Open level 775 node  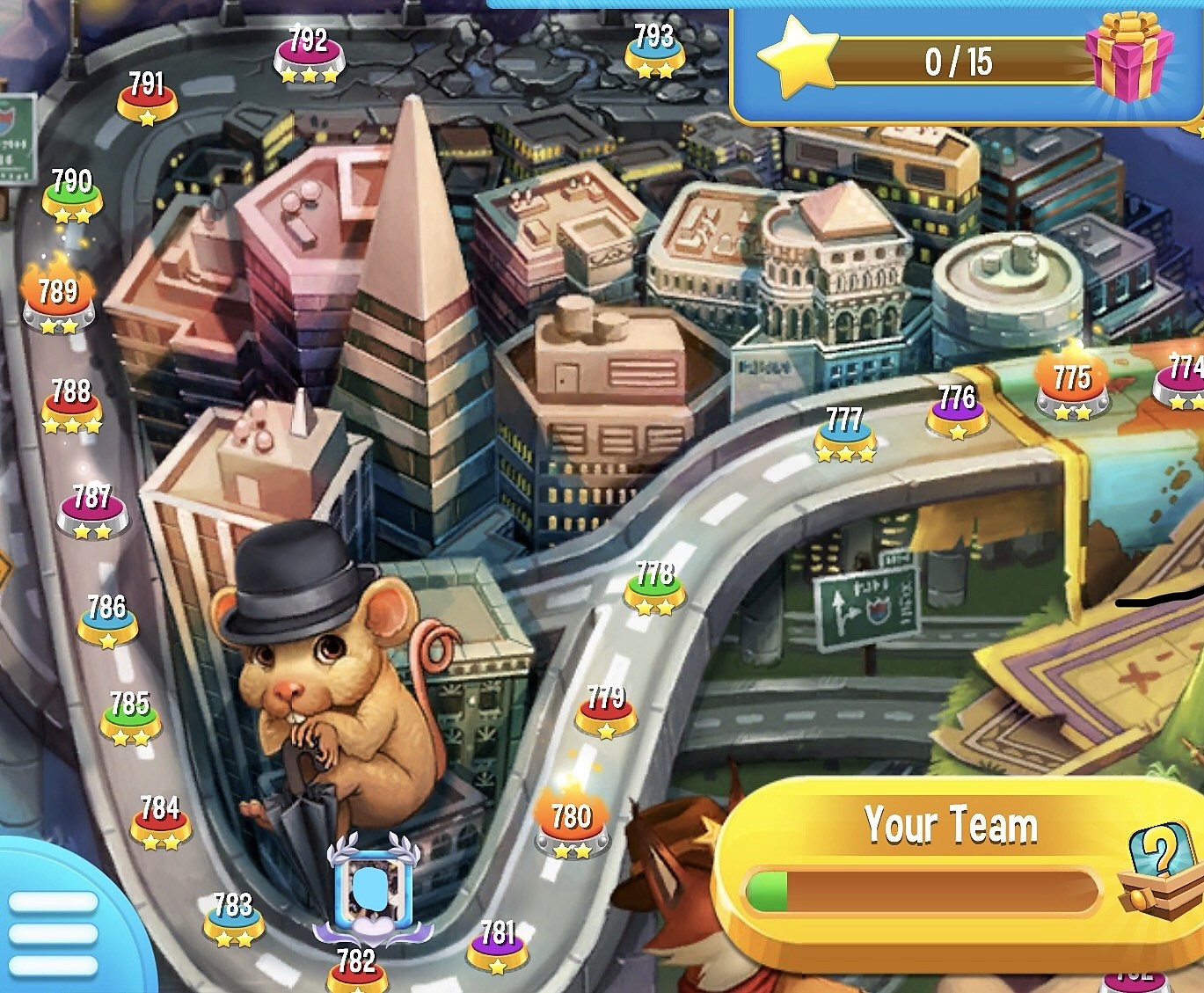pos(1072,389)
